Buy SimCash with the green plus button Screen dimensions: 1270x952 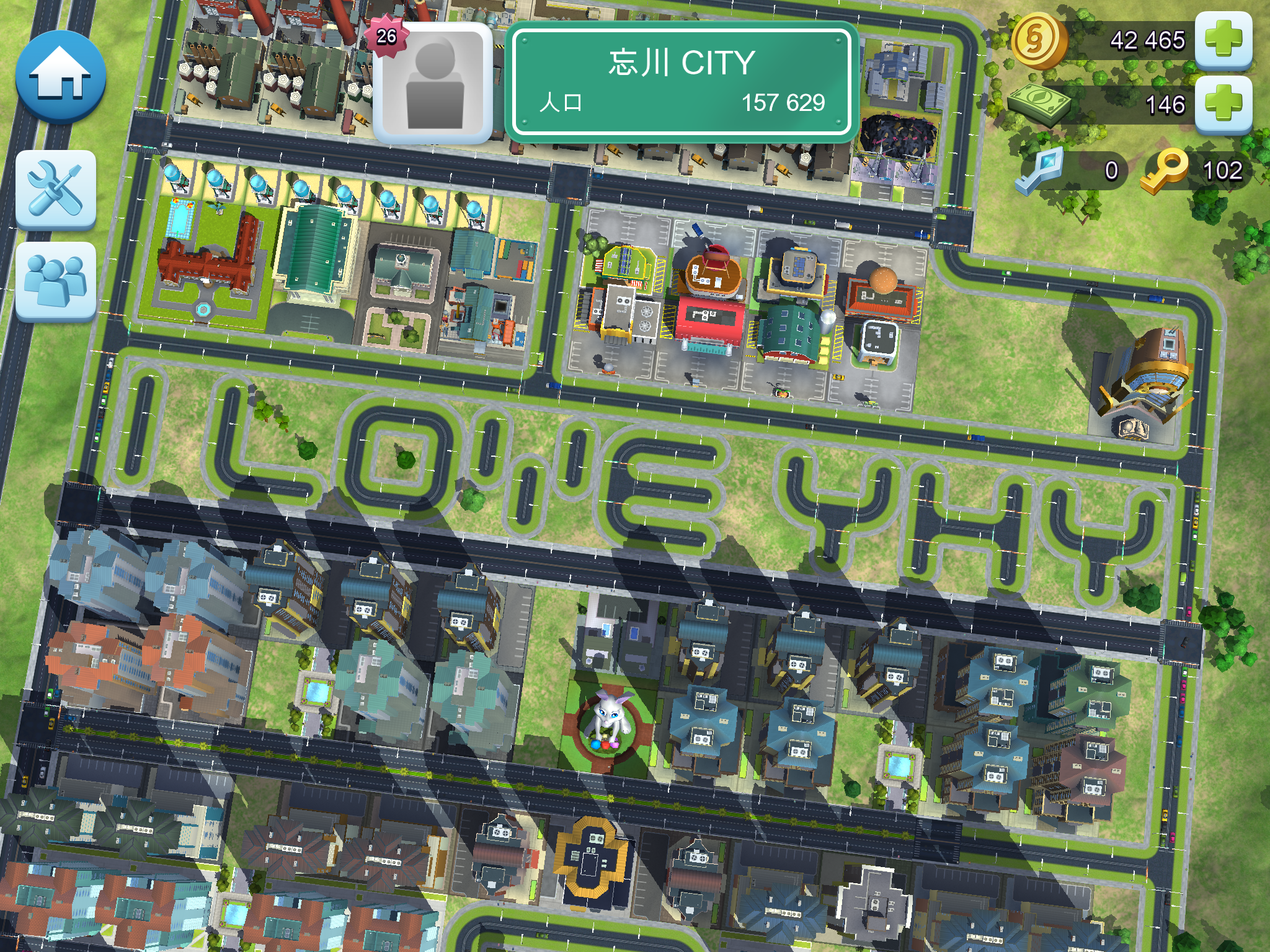coord(1223,103)
